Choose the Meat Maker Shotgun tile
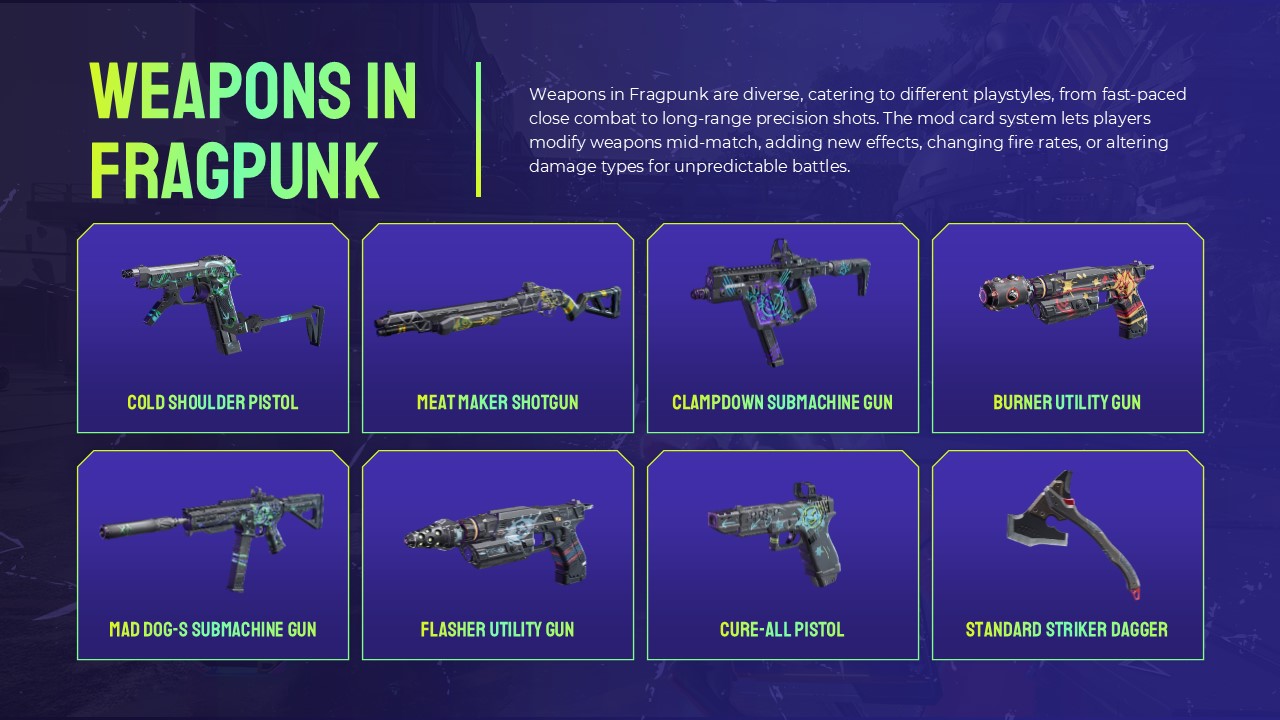Viewport: 1280px width, 720px height. coord(498,328)
